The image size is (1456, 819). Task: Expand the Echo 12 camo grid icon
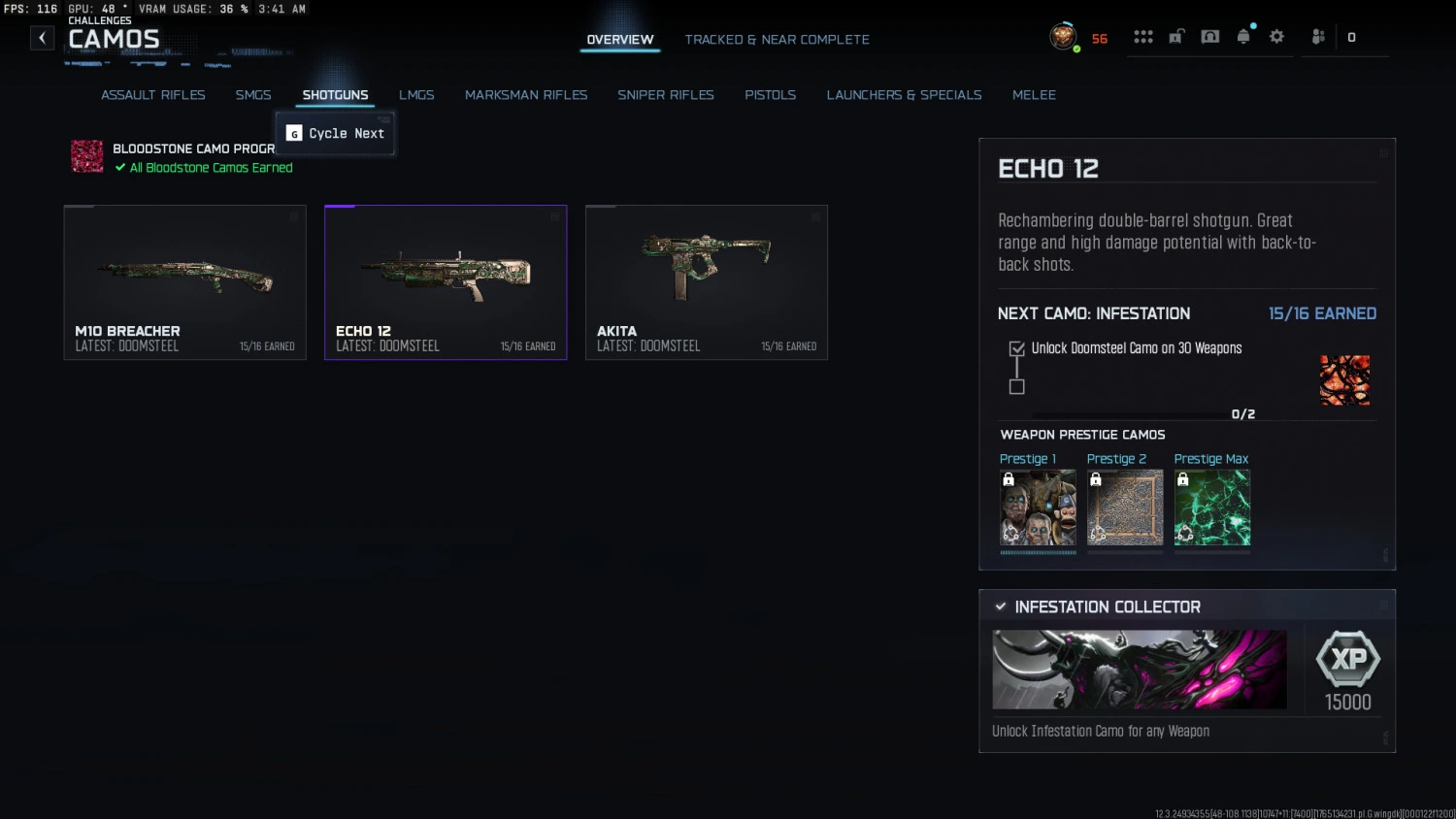click(555, 218)
